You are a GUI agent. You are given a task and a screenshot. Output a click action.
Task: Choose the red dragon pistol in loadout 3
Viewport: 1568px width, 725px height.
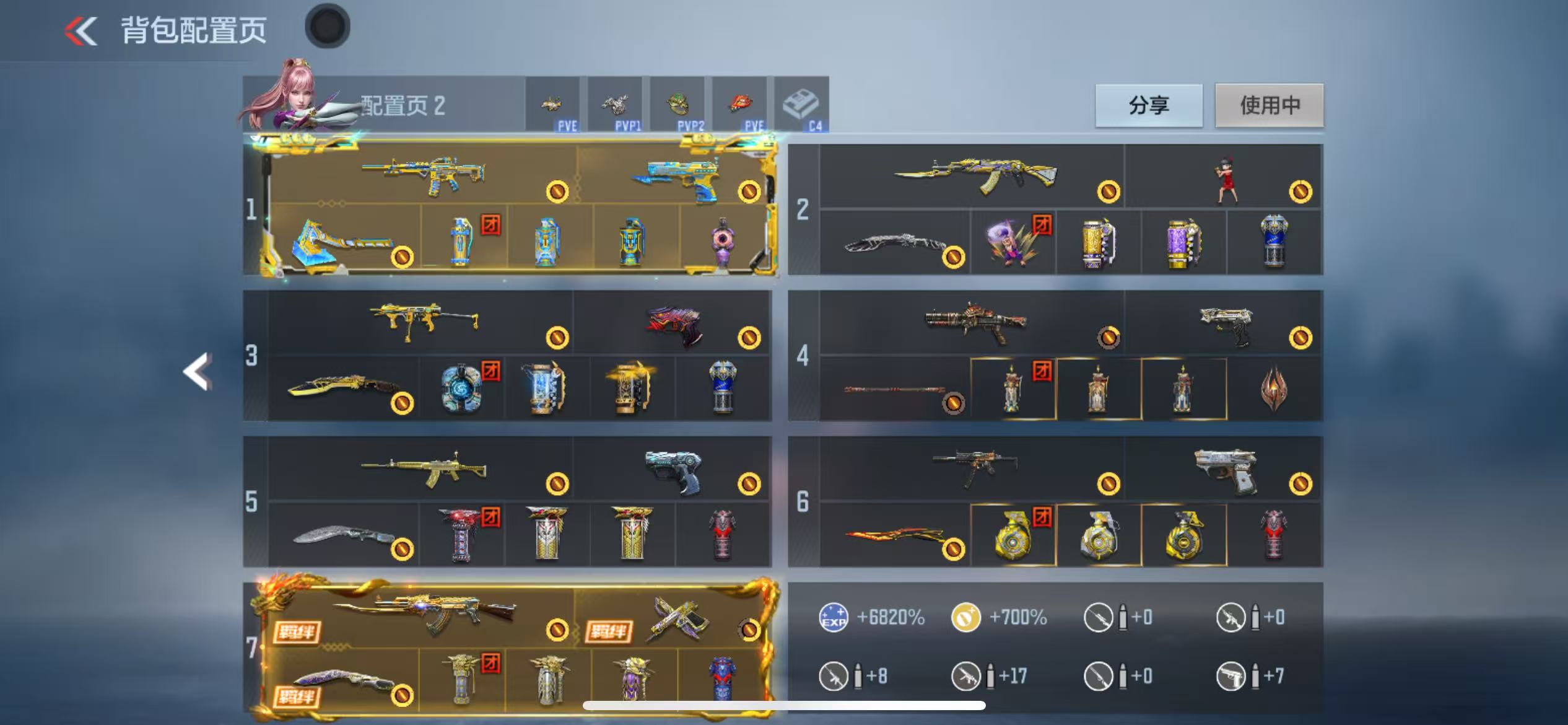click(x=675, y=323)
